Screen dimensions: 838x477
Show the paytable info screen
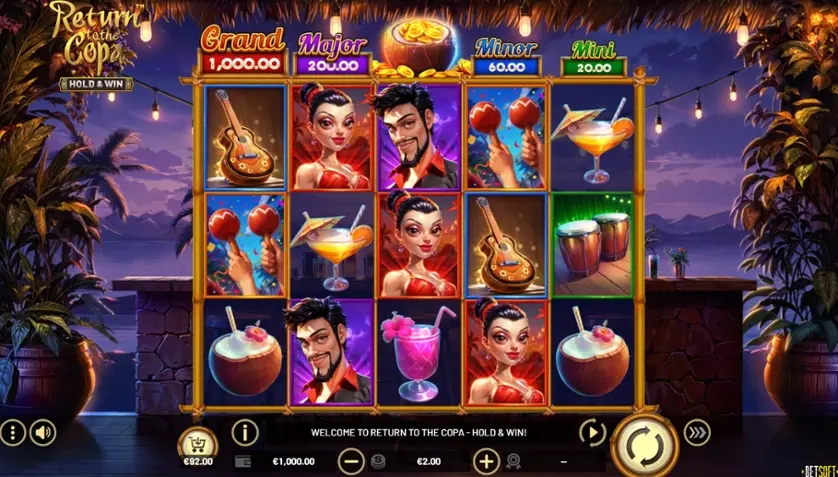[x=245, y=432]
